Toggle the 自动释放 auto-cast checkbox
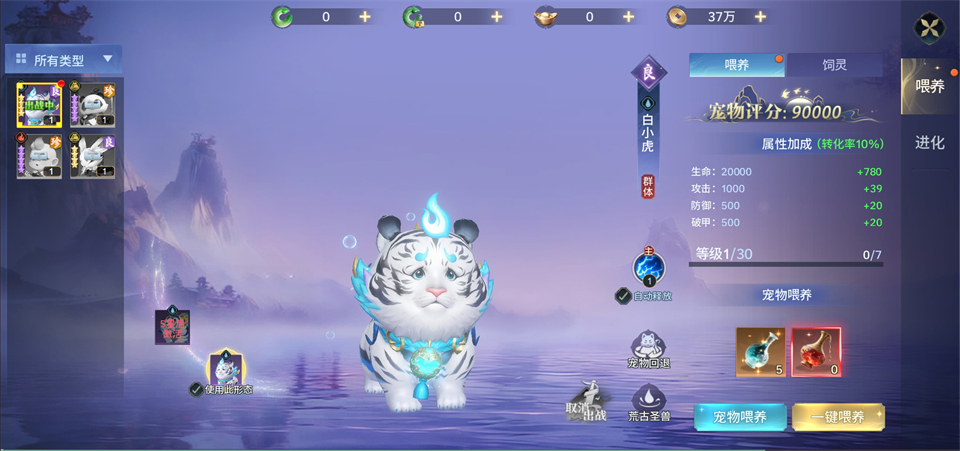The width and height of the screenshot is (960, 451). tap(623, 296)
